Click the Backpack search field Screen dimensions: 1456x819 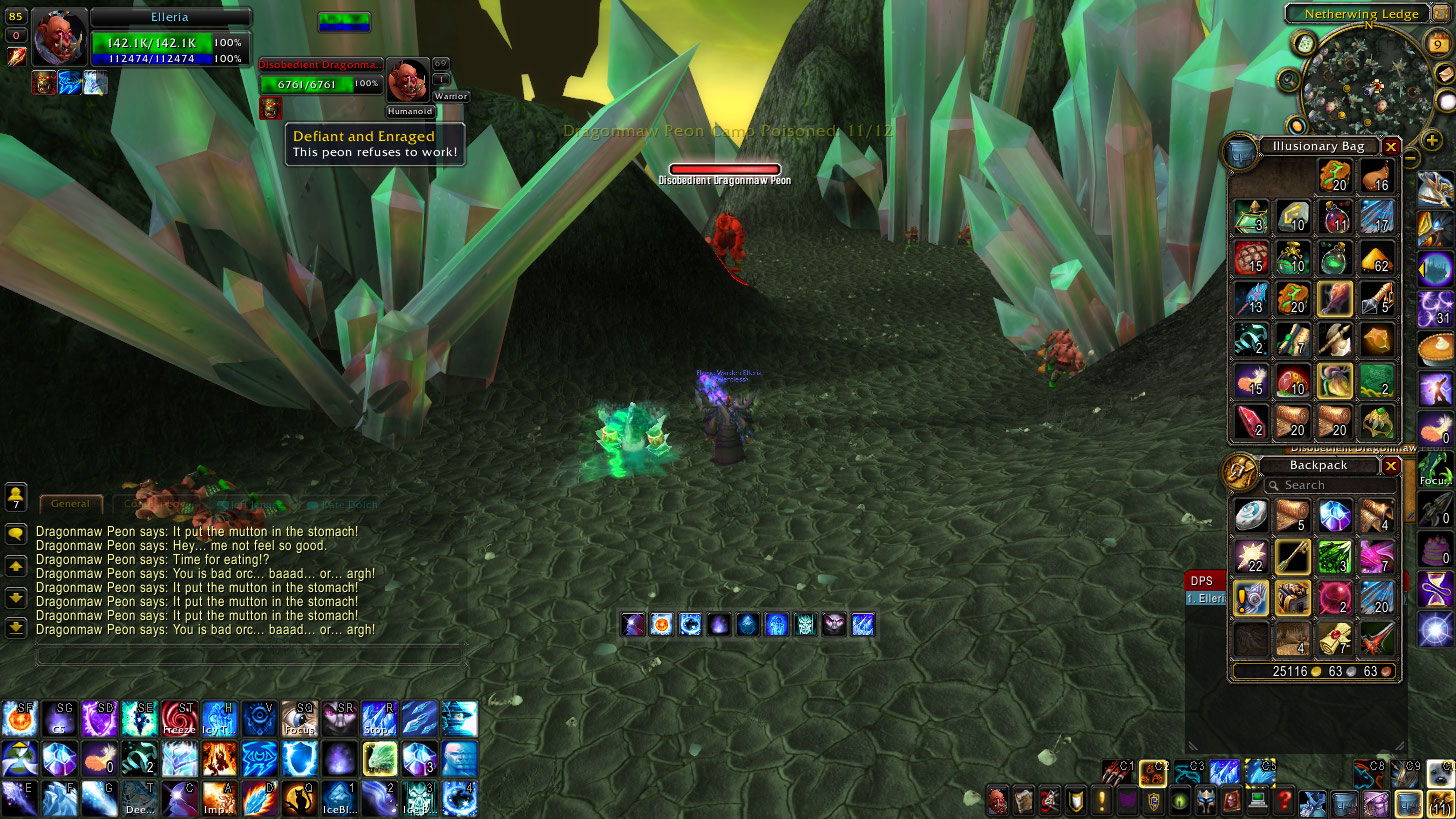pos(1330,485)
